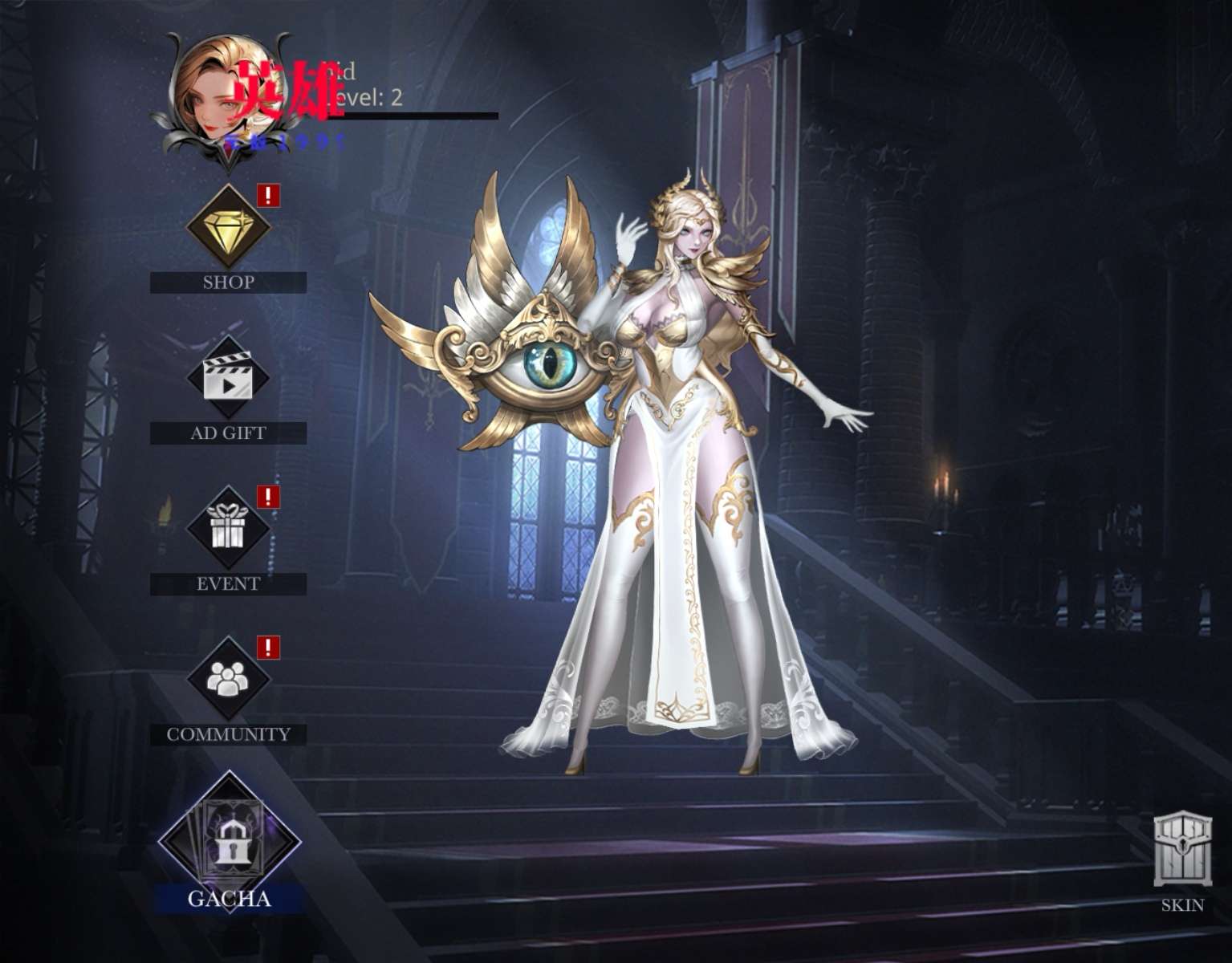Viewport: 1232px width, 963px height.
Task: Open the Shop diamond icon
Action: [x=228, y=226]
